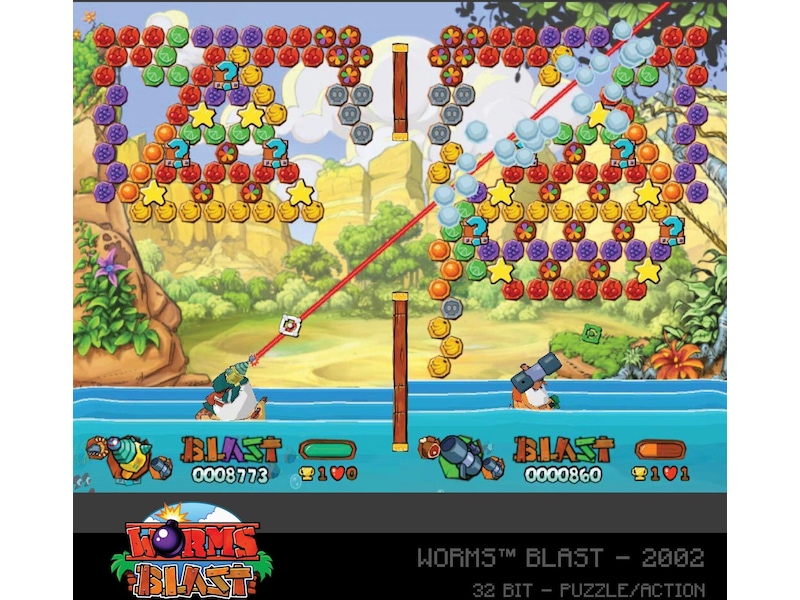
Task: Click the Worms Blast logo in the banner
Action: [187, 555]
